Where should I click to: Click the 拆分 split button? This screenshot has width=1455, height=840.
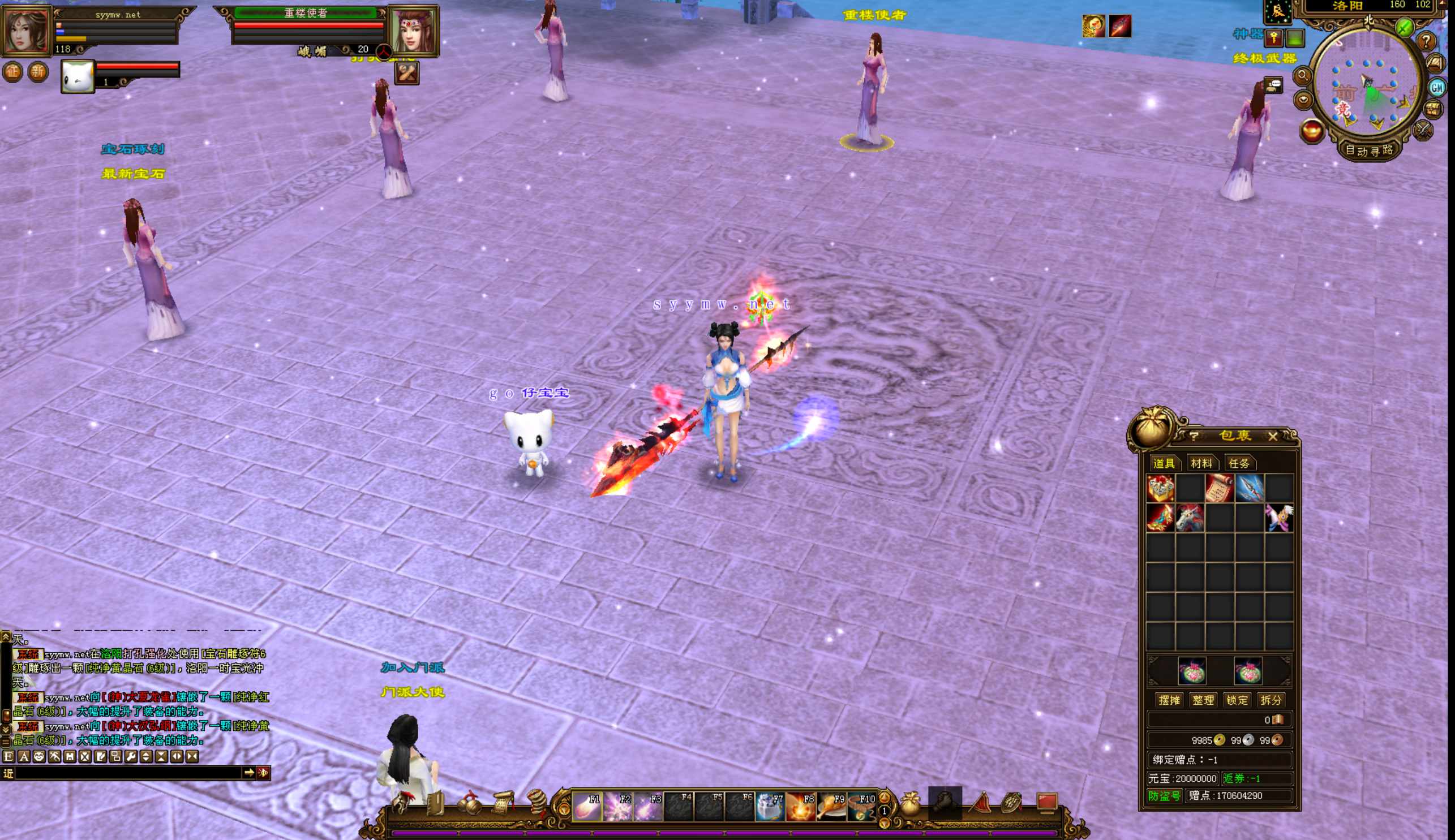(x=1271, y=700)
